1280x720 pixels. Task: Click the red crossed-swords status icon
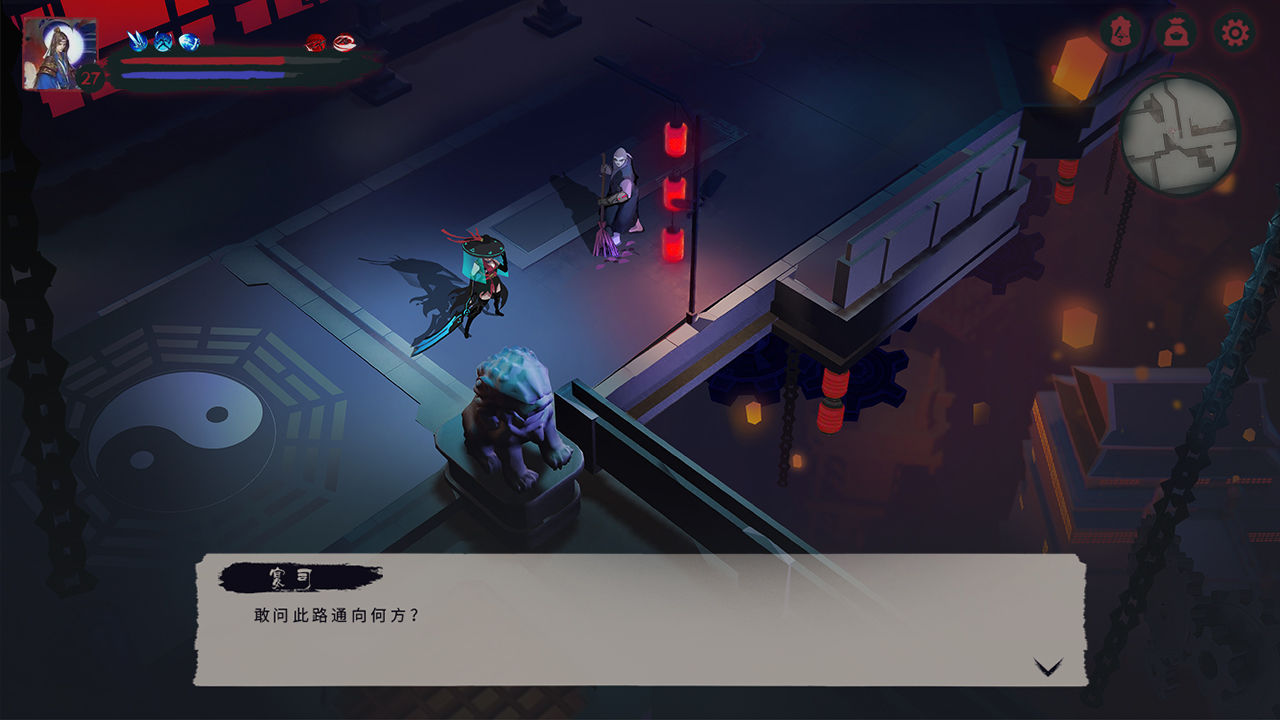tap(316, 42)
